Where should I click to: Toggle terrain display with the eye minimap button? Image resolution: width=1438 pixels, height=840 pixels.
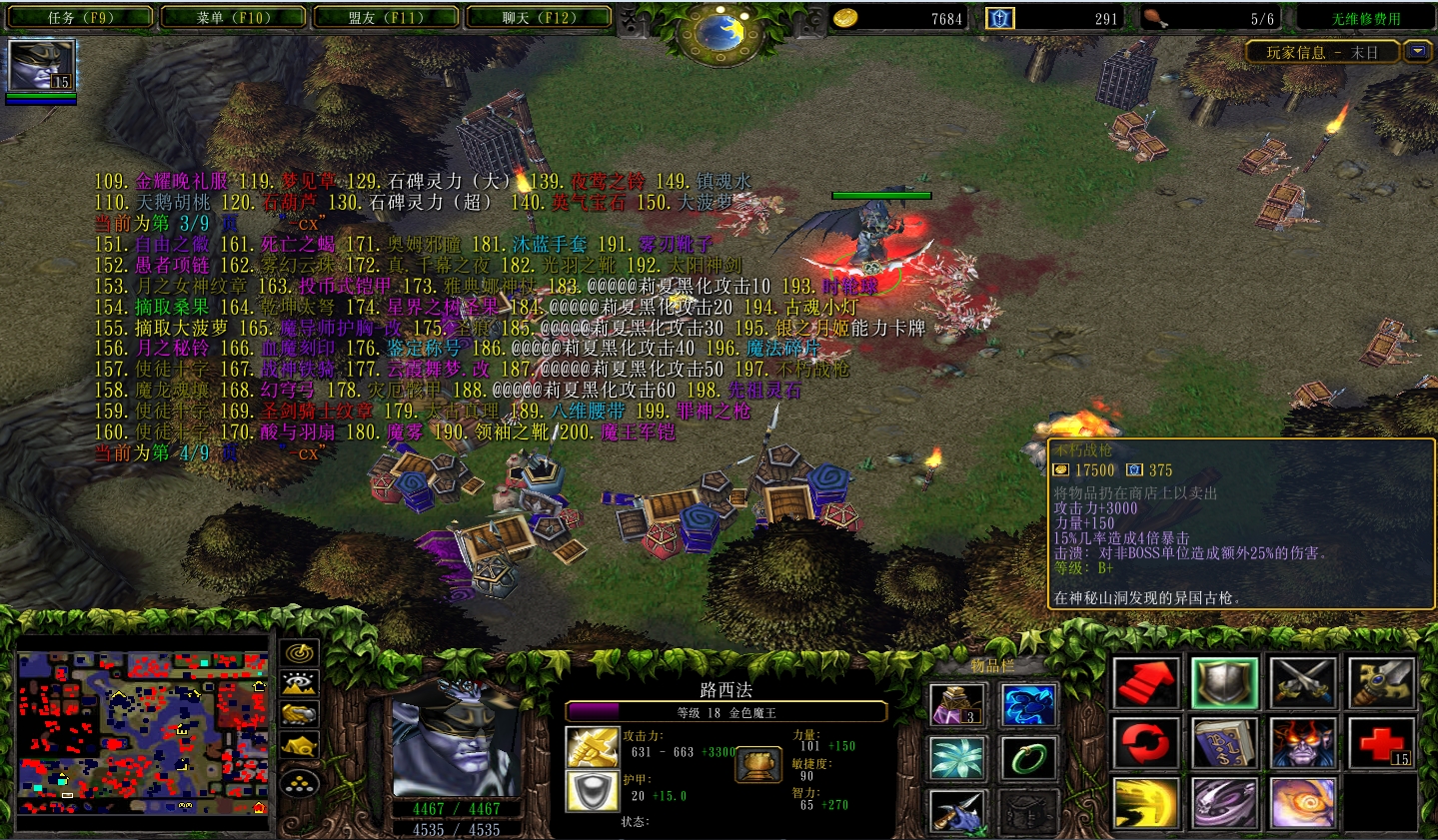pos(299,683)
